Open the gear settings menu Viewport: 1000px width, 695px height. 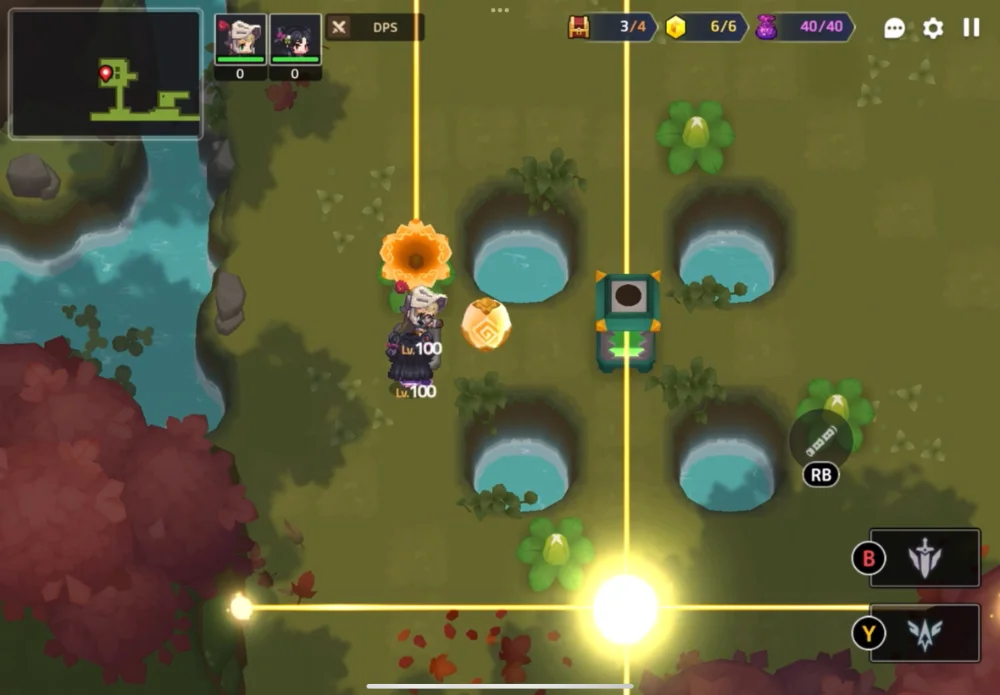(933, 28)
